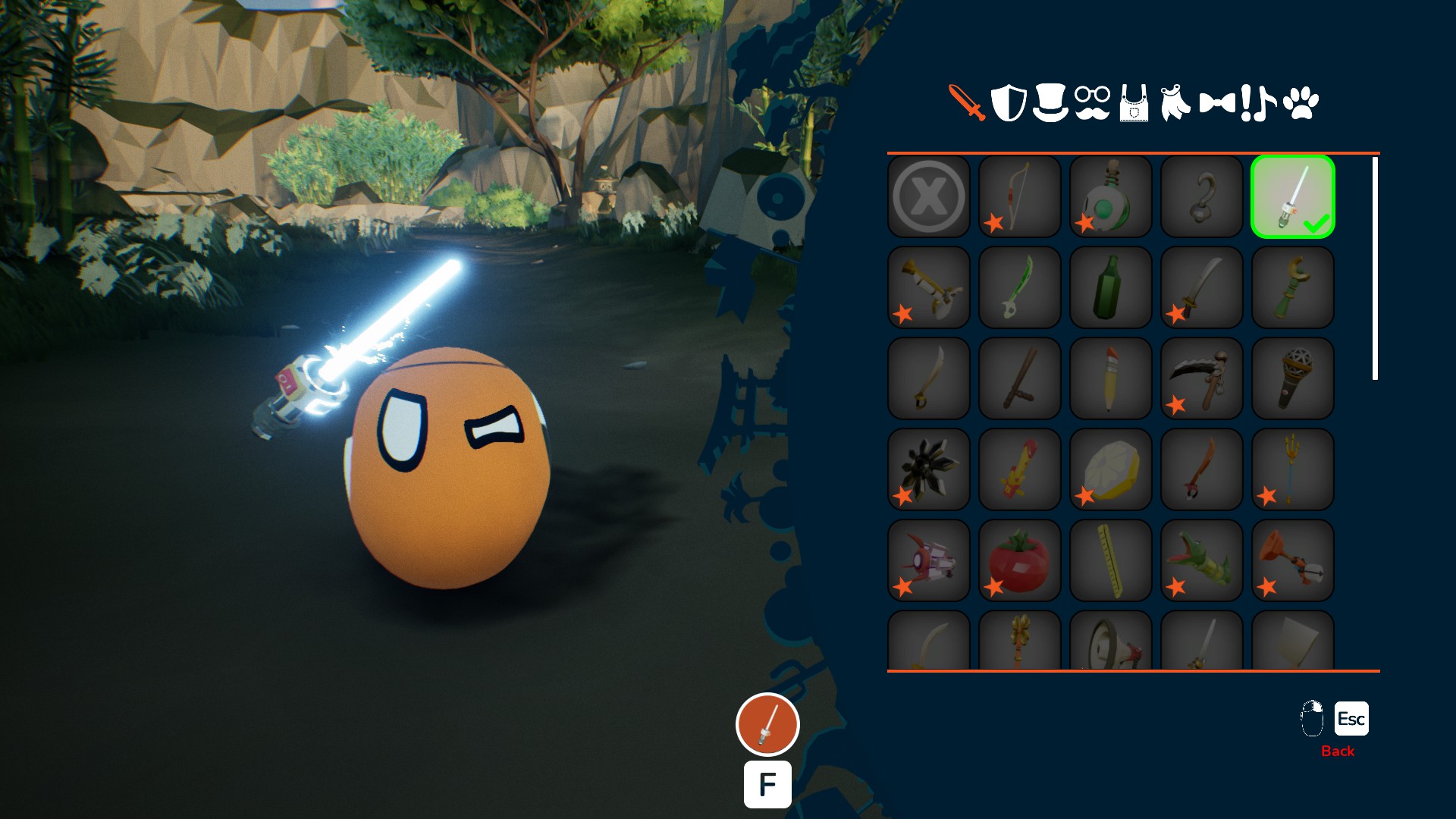
Task: Select the glasses and mustache tab
Action: tap(1092, 103)
